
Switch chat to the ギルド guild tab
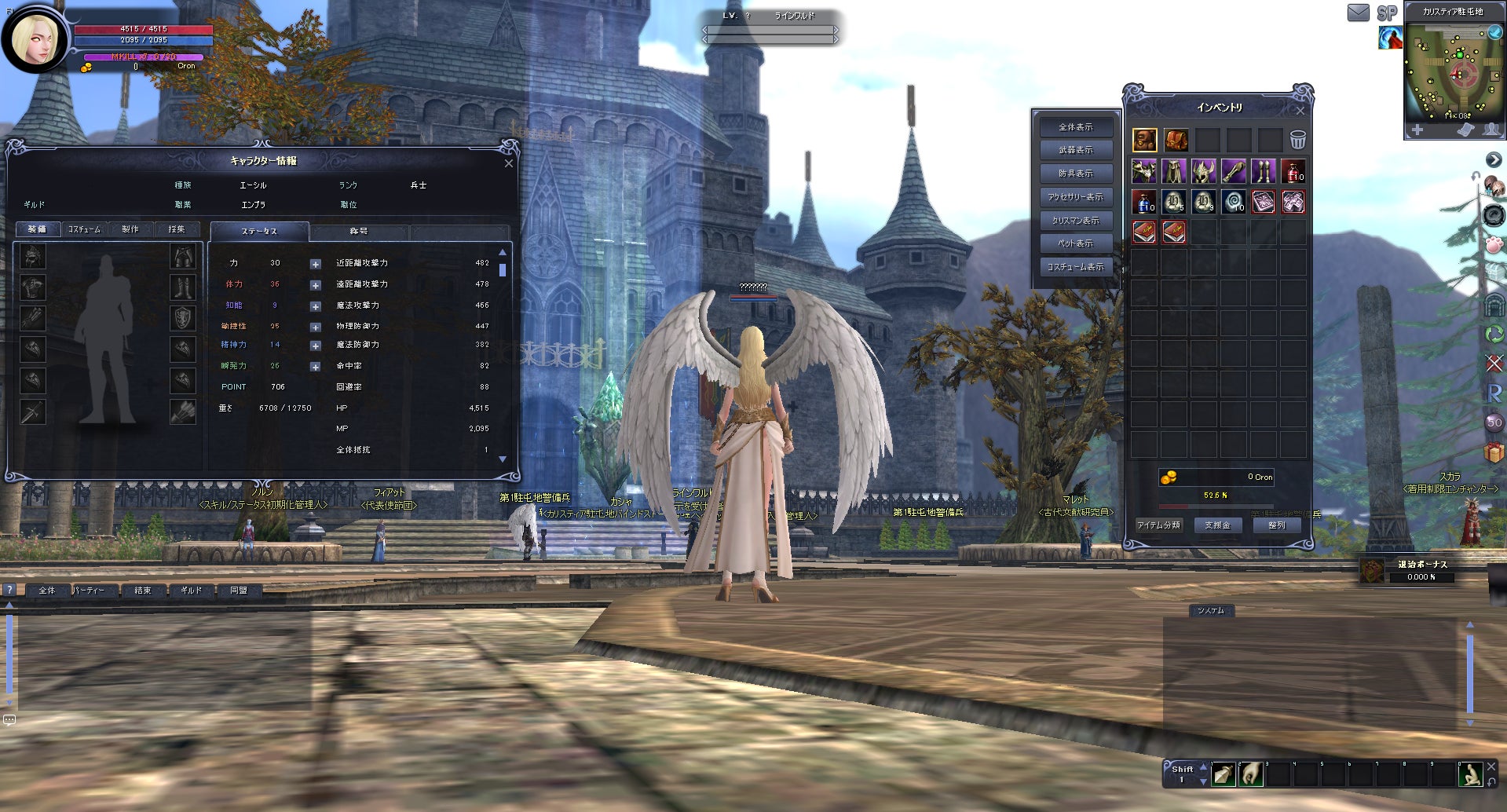point(191,591)
